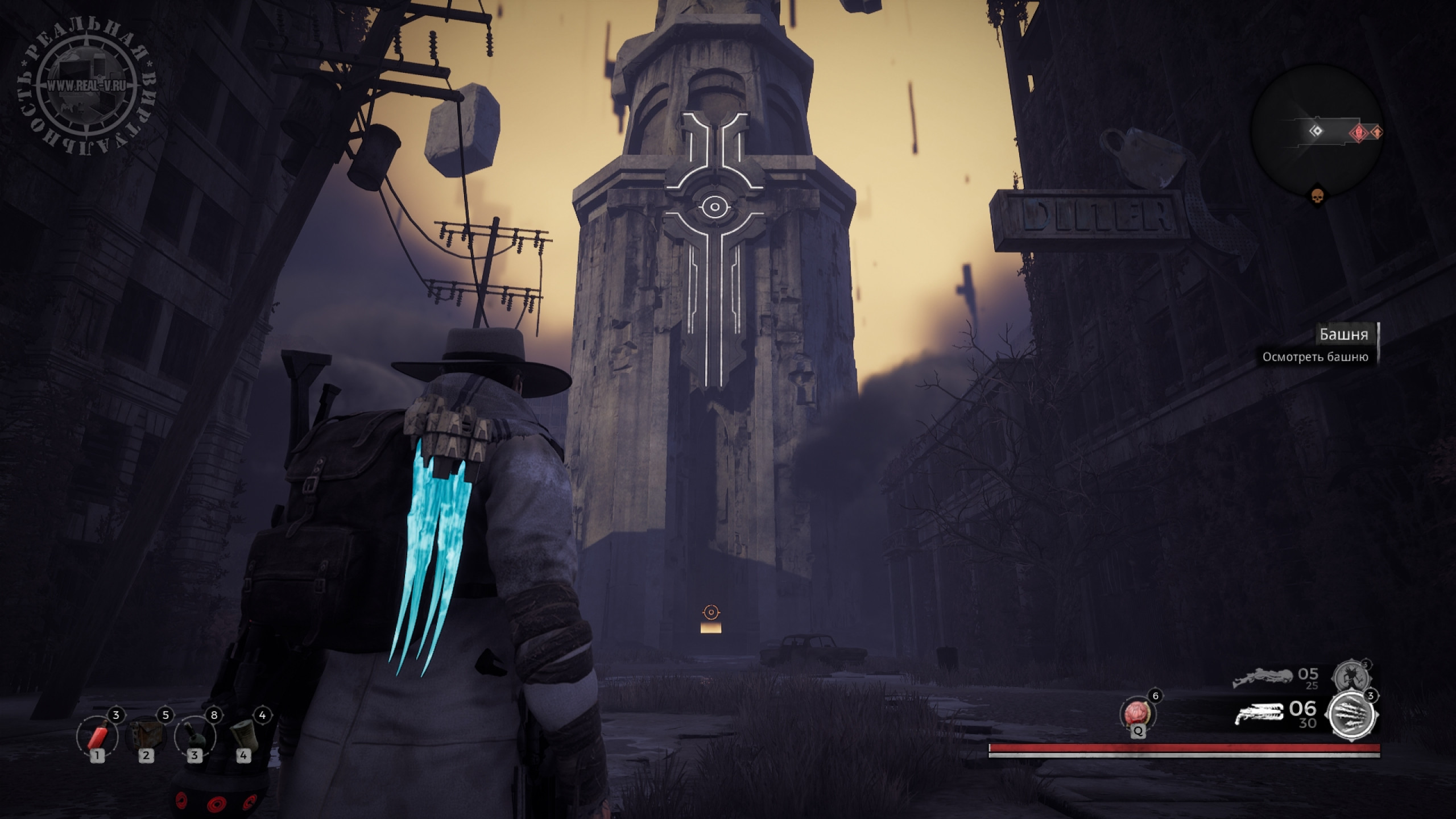Viewport: 1456px width, 819px height.
Task: Use the bandage roll in slot 4
Action: tap(244, 737)
